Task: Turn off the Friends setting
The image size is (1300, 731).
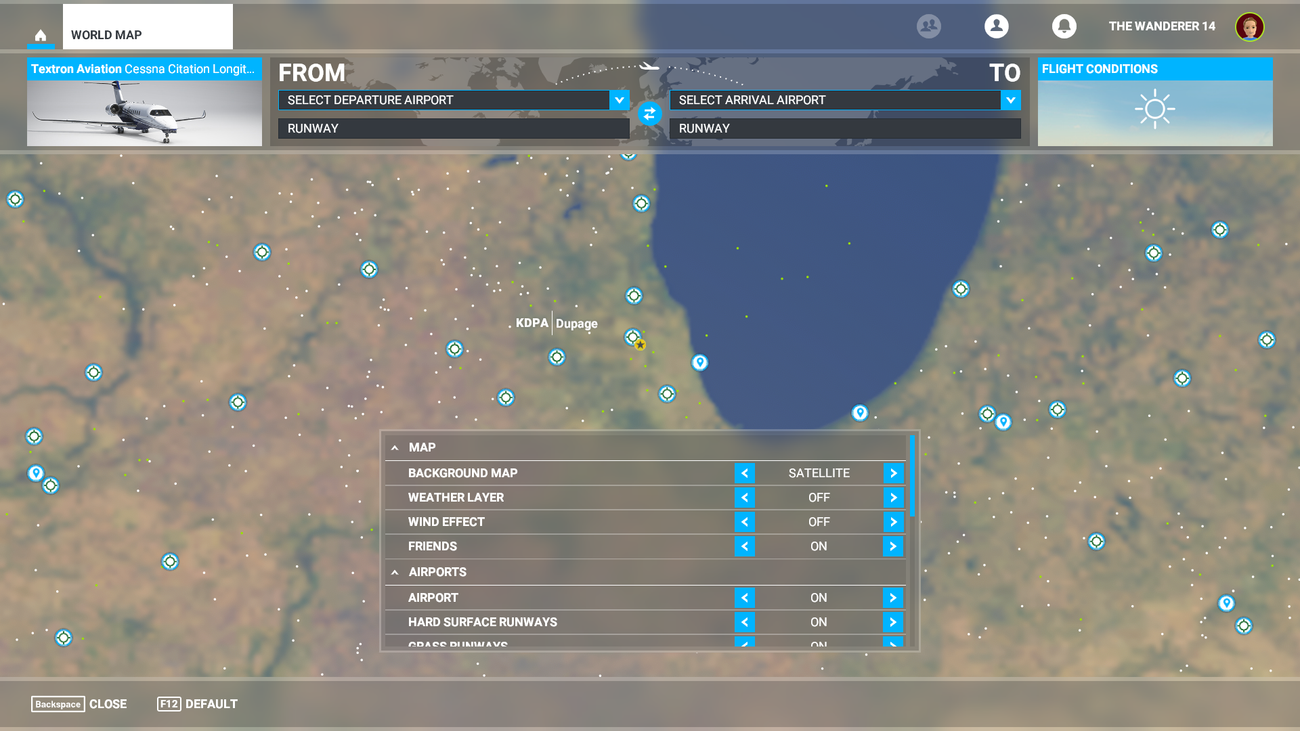Action: (744, 546)
